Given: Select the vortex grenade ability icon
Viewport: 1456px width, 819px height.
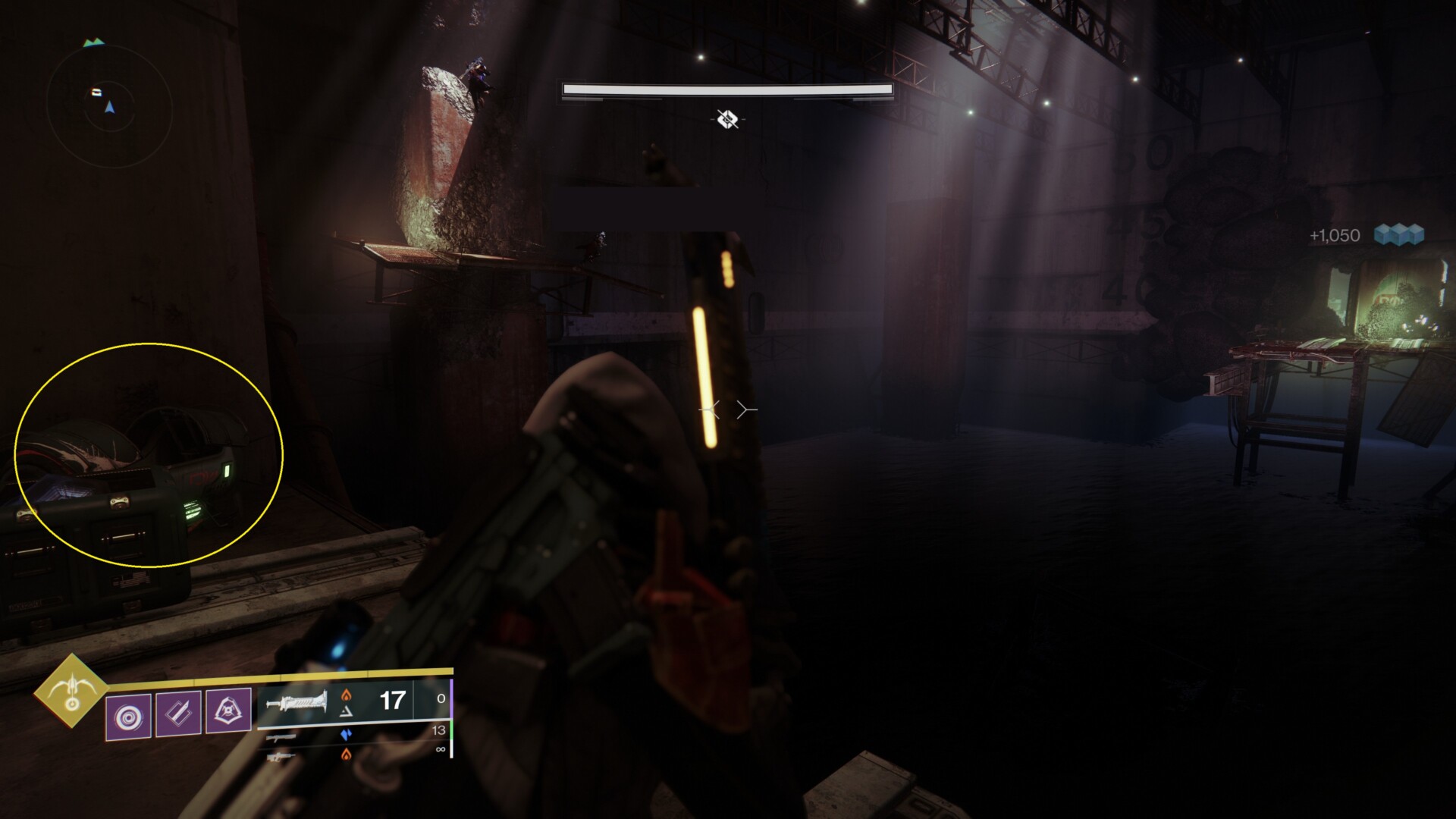Looking at the screenshot, I should coord(128,715).
